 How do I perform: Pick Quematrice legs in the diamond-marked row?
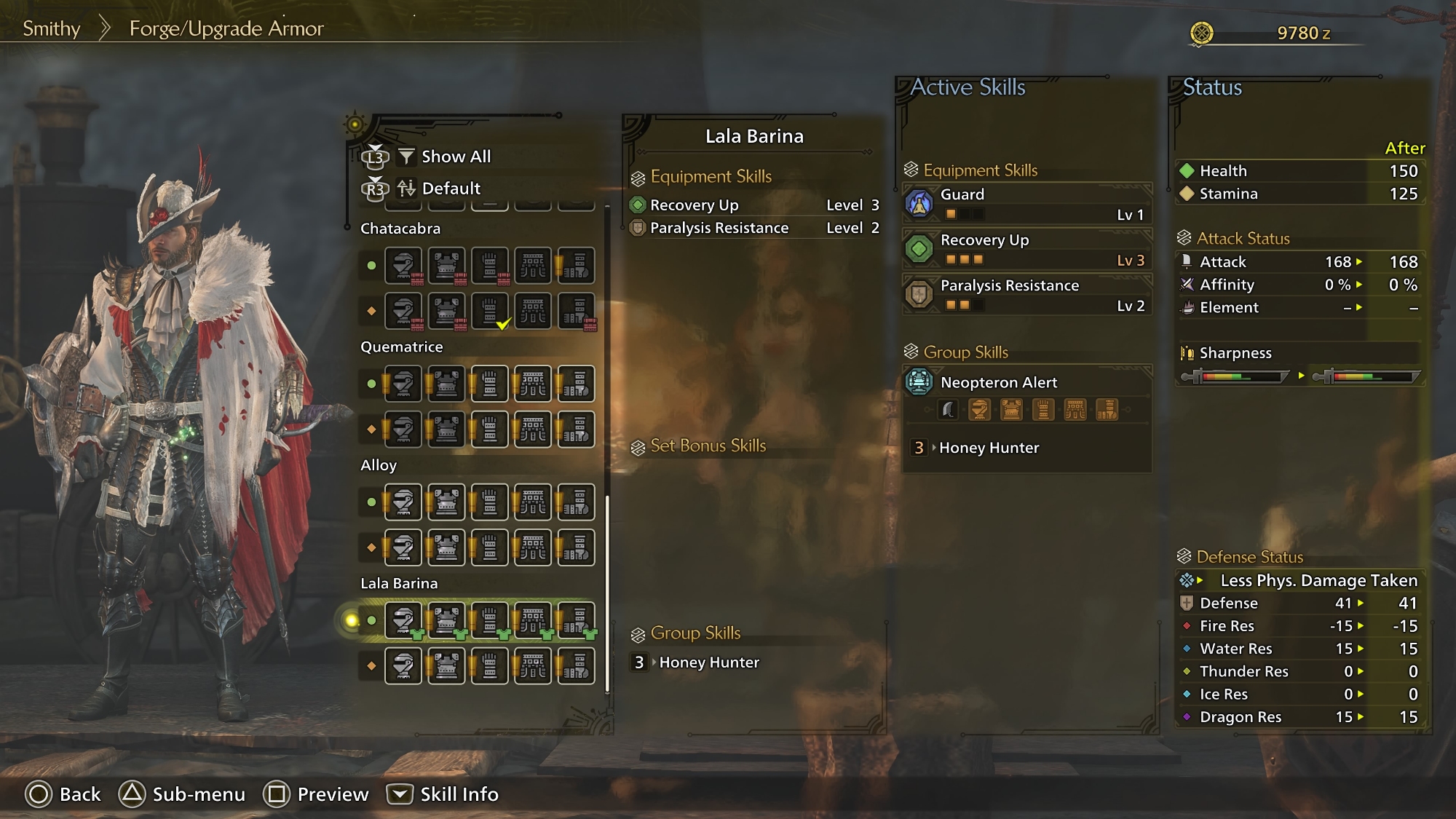coord(576,430)
